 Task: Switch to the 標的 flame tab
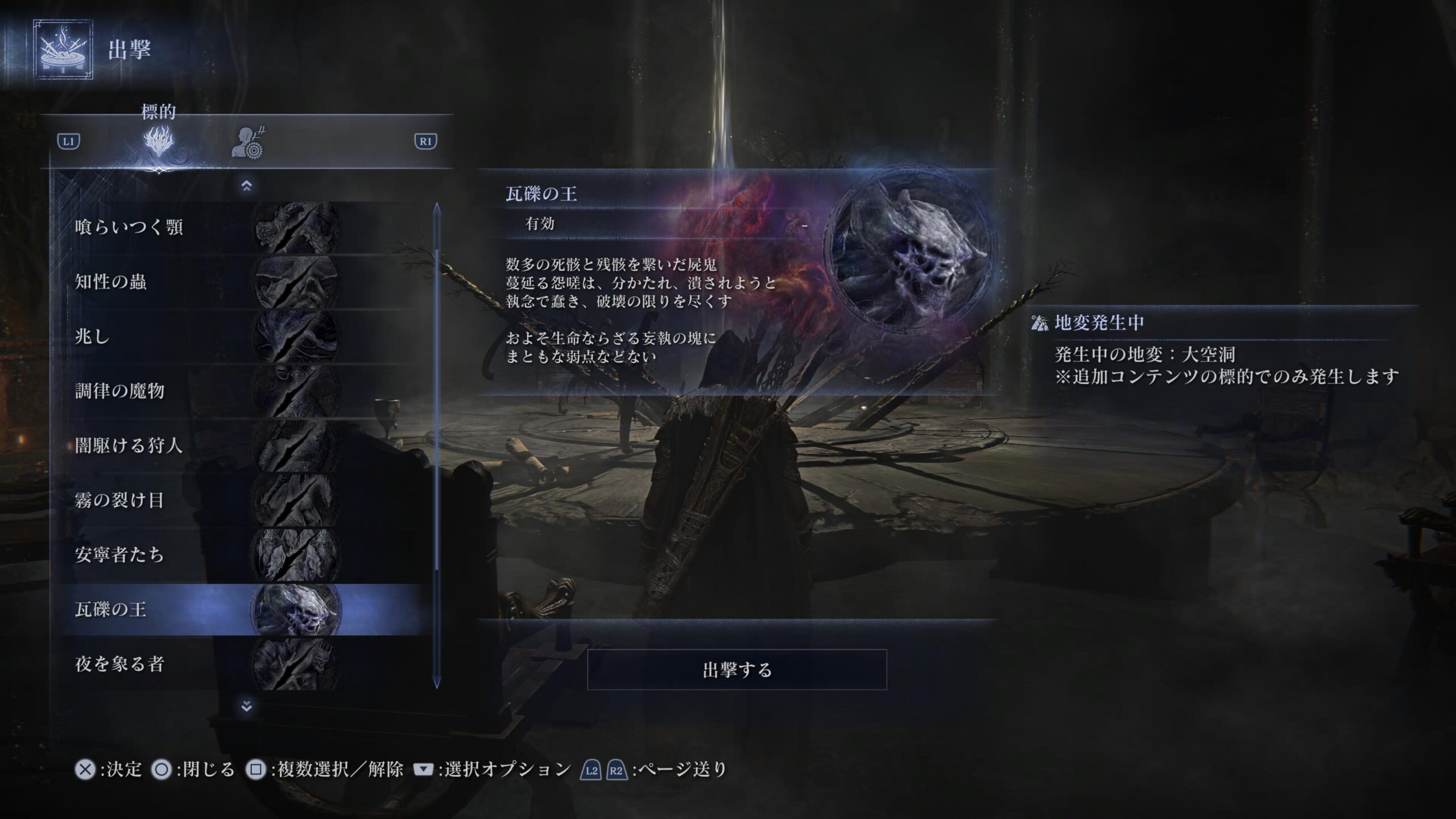click(x=159, y=142)
